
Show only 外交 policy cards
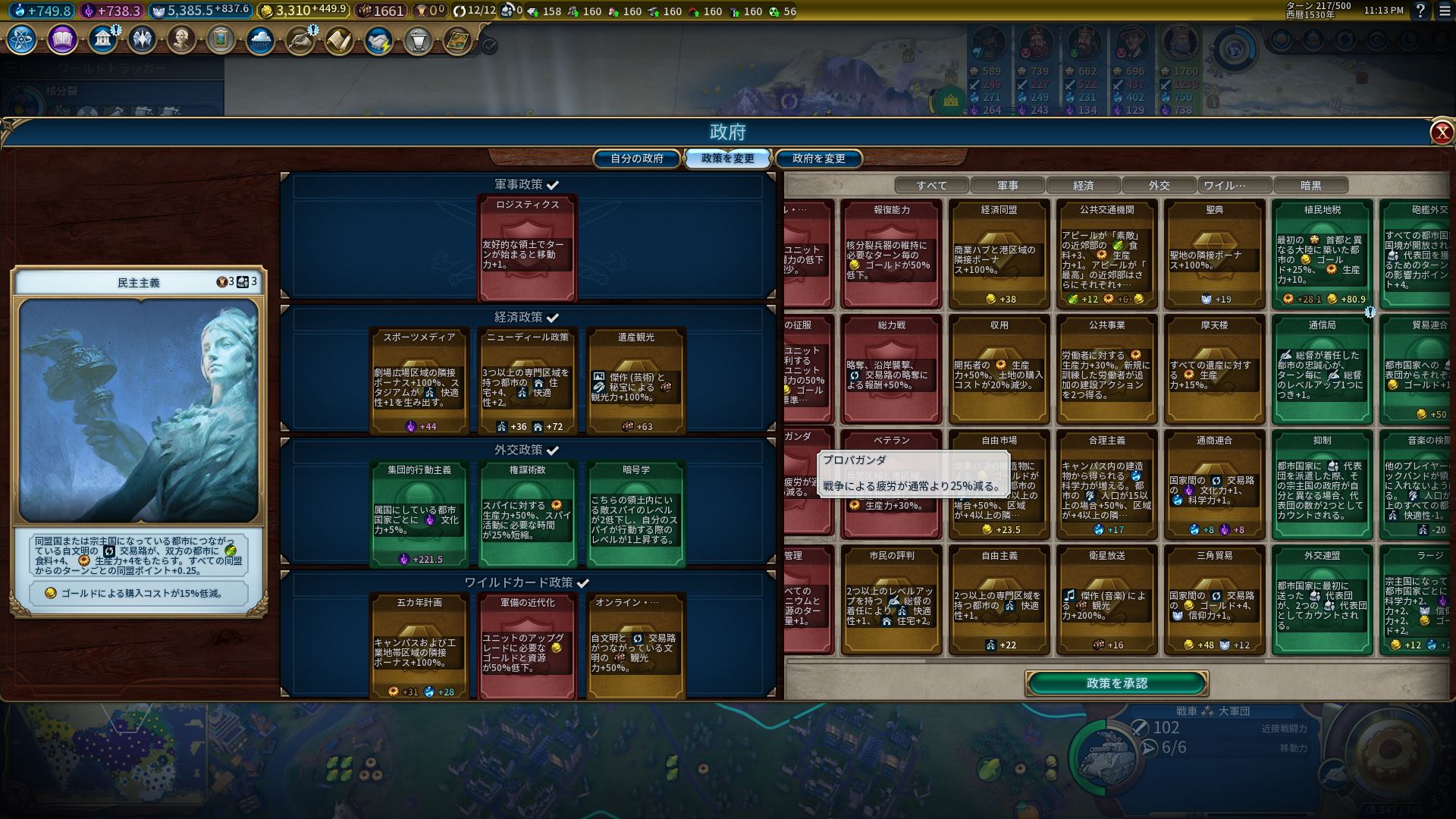click(1159, 185)
